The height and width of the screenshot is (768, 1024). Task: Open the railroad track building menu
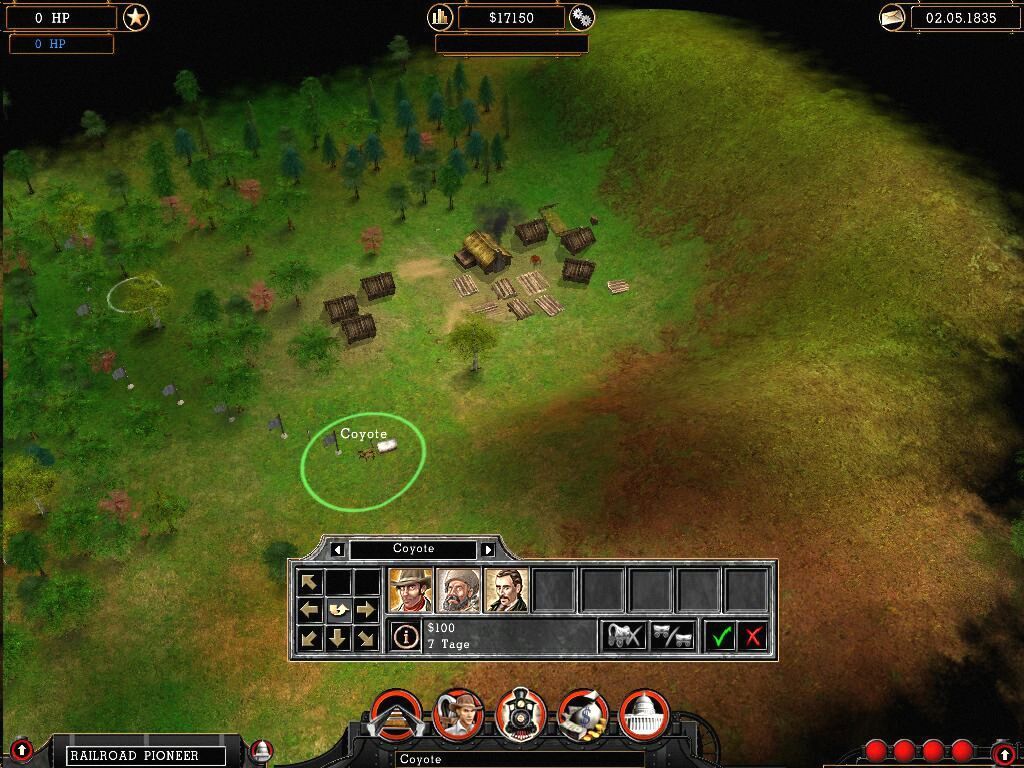pos(396,714)
